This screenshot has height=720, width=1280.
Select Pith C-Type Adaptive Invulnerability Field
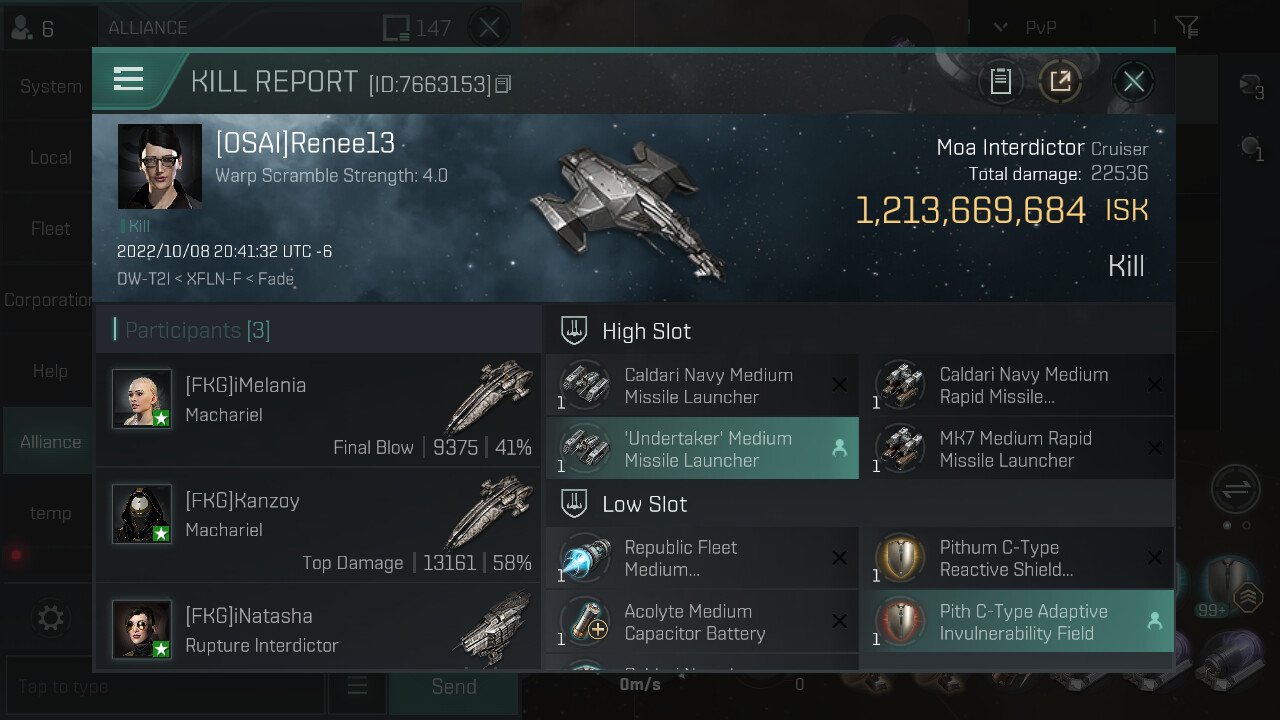pyautogui.click(x=1017, y=622)
